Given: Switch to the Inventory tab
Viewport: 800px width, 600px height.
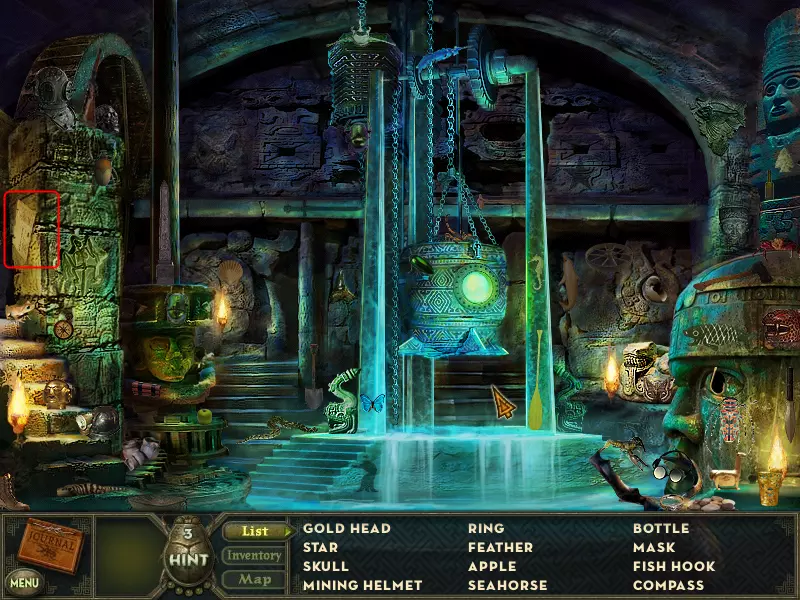Looking at the screenshot, I should click(254, 555).
